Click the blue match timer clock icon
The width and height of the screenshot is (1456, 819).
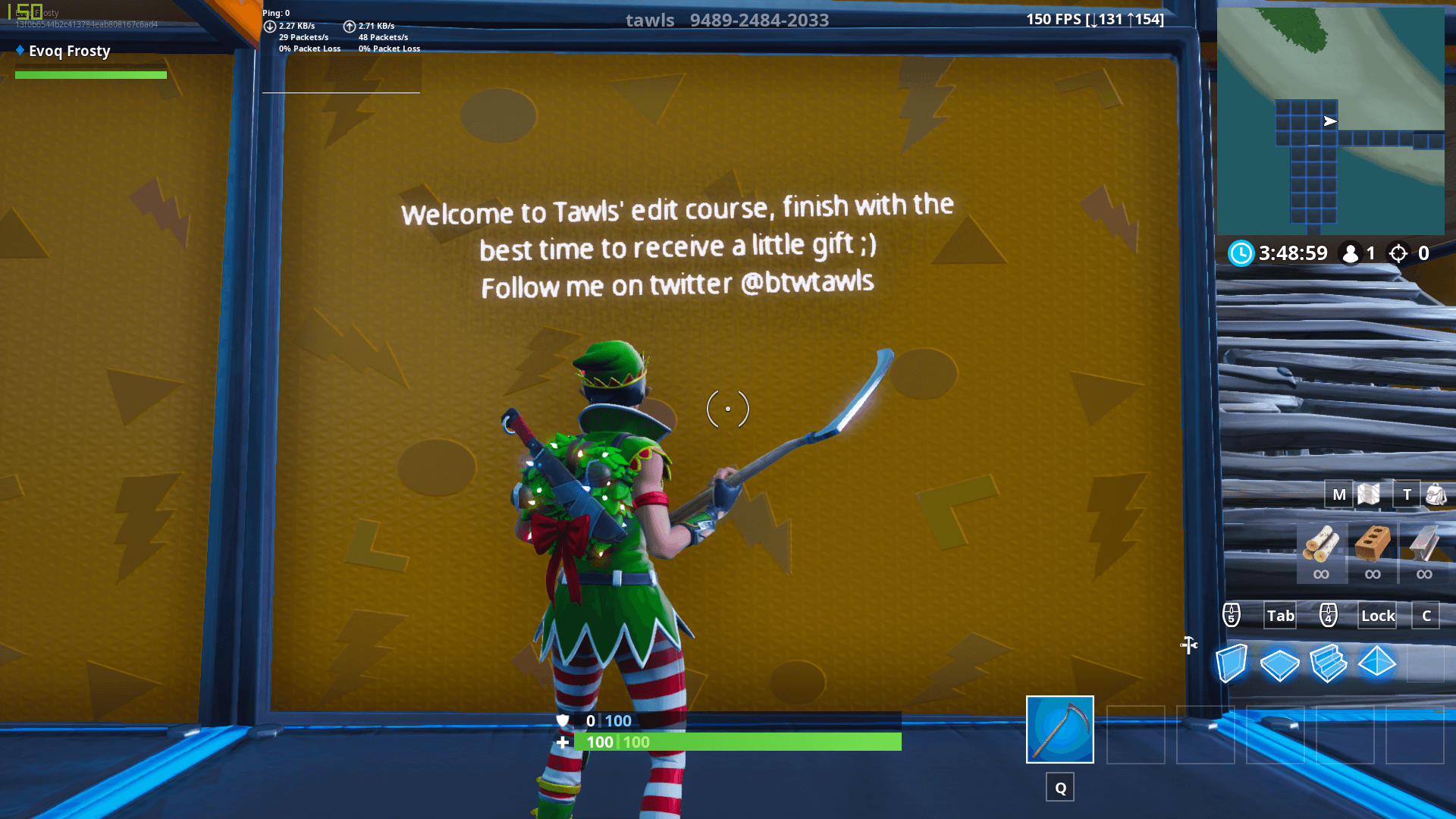point(1241,254)
